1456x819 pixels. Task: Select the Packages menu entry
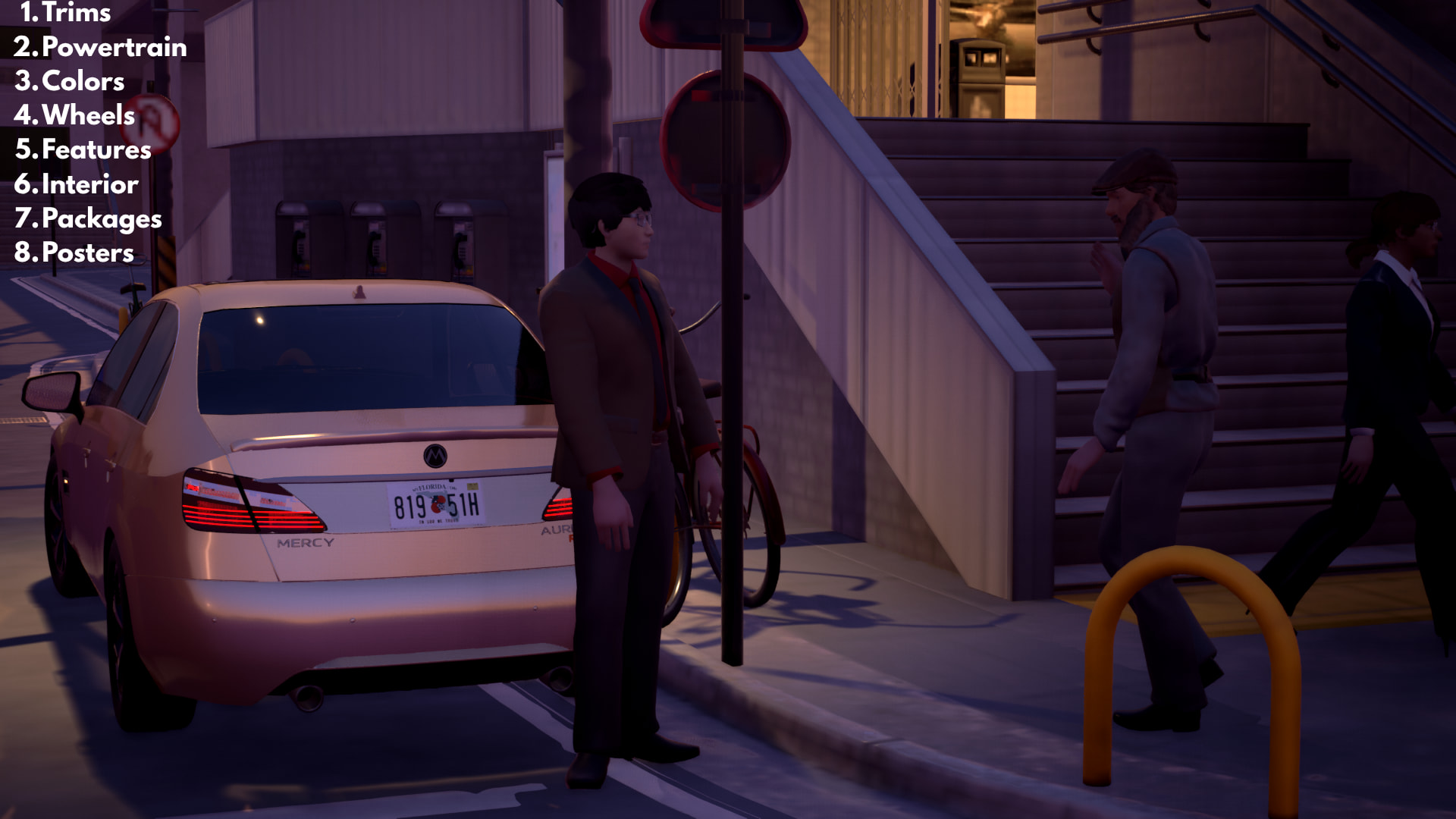[88, 218]
